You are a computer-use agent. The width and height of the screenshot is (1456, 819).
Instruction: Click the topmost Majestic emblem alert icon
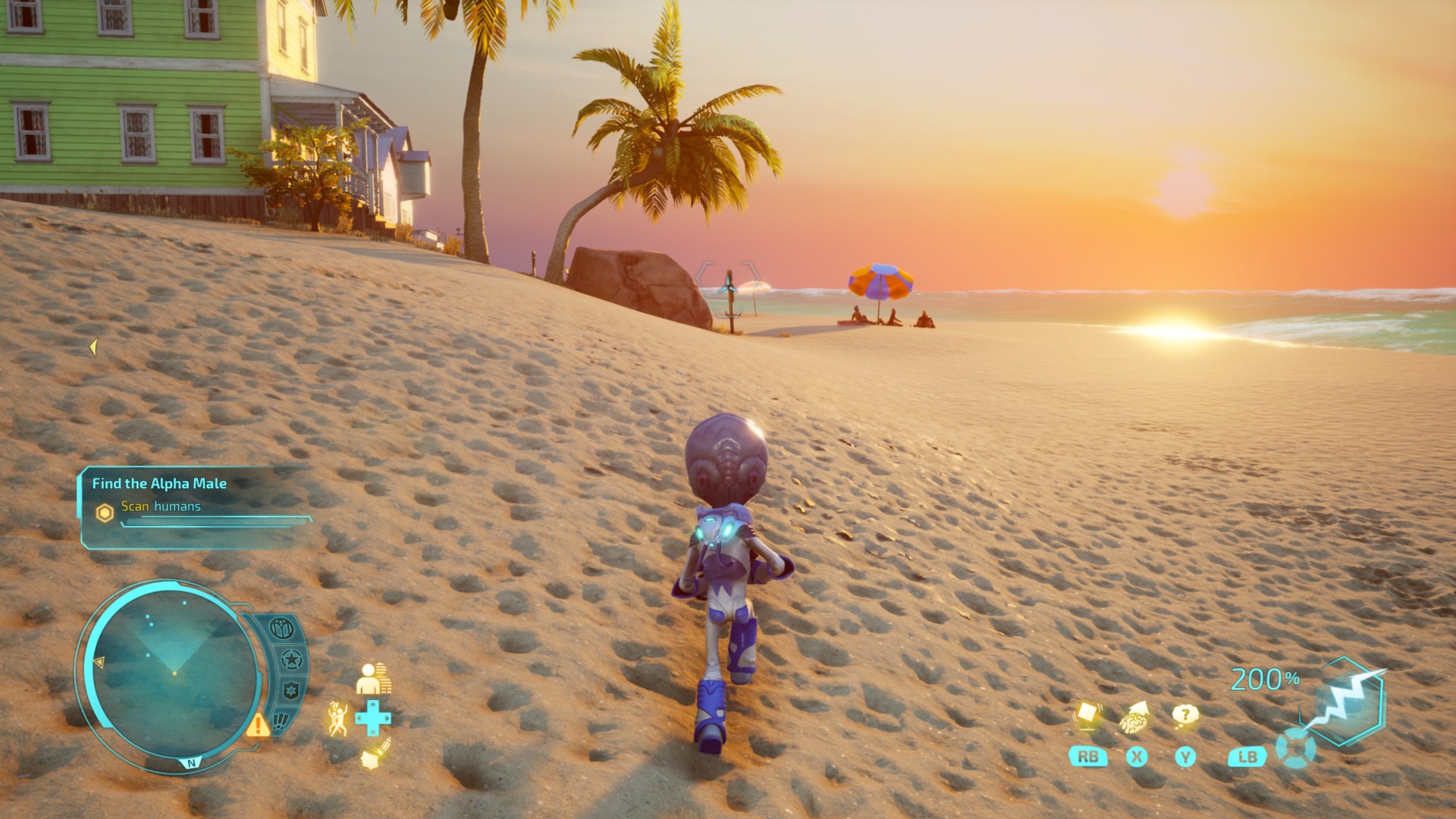(281, 629)
